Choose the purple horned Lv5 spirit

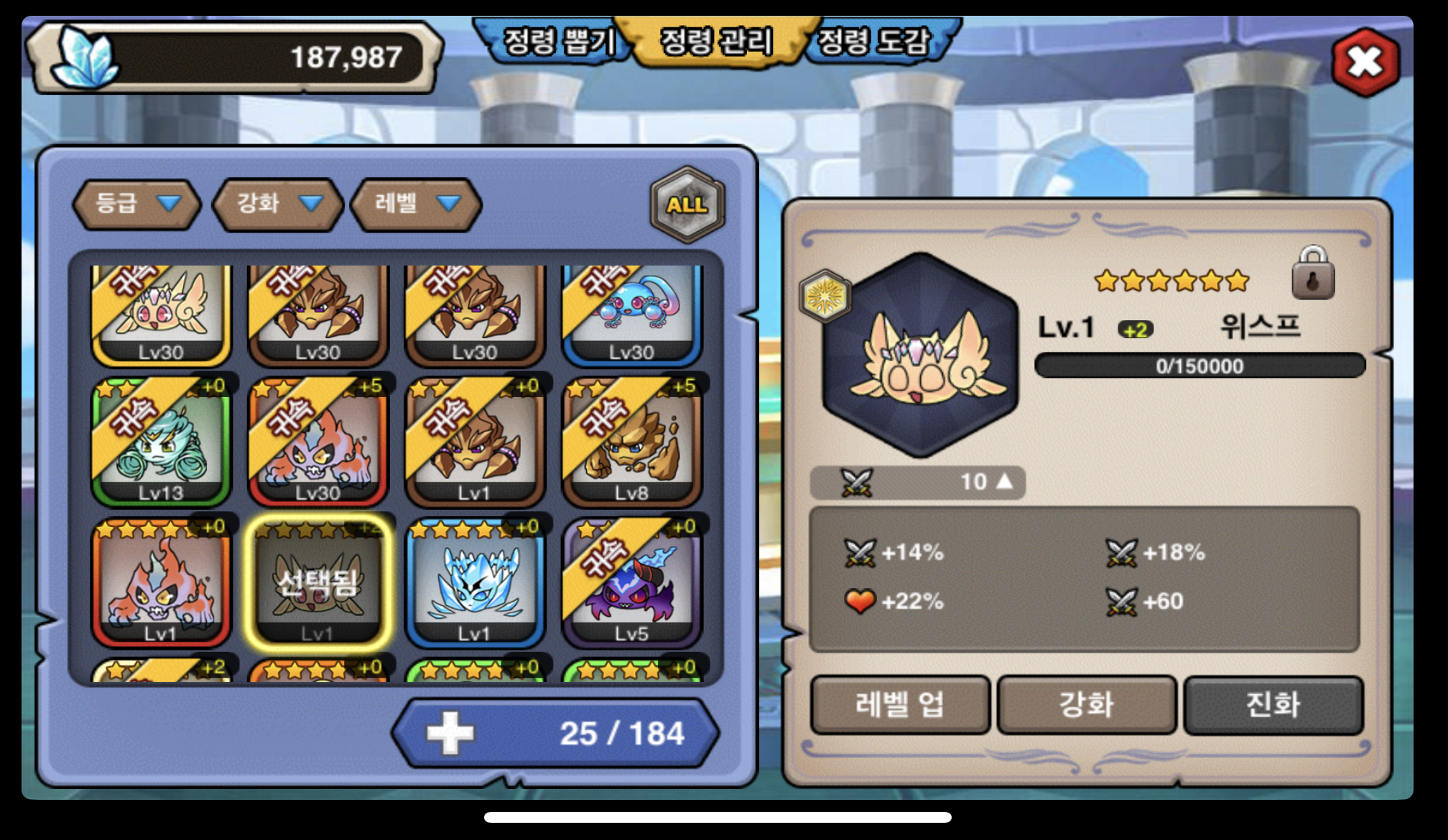tap(631, 583)
